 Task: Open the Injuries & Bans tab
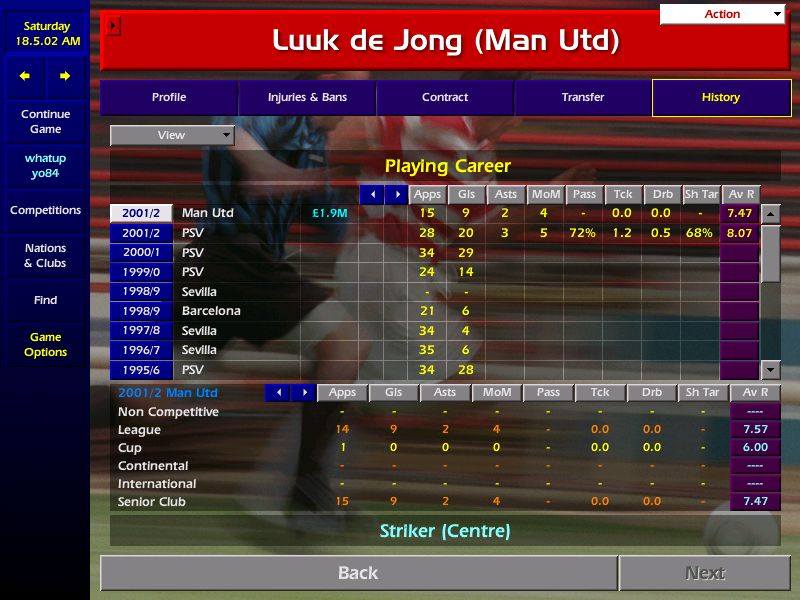[x=307, y=98]
